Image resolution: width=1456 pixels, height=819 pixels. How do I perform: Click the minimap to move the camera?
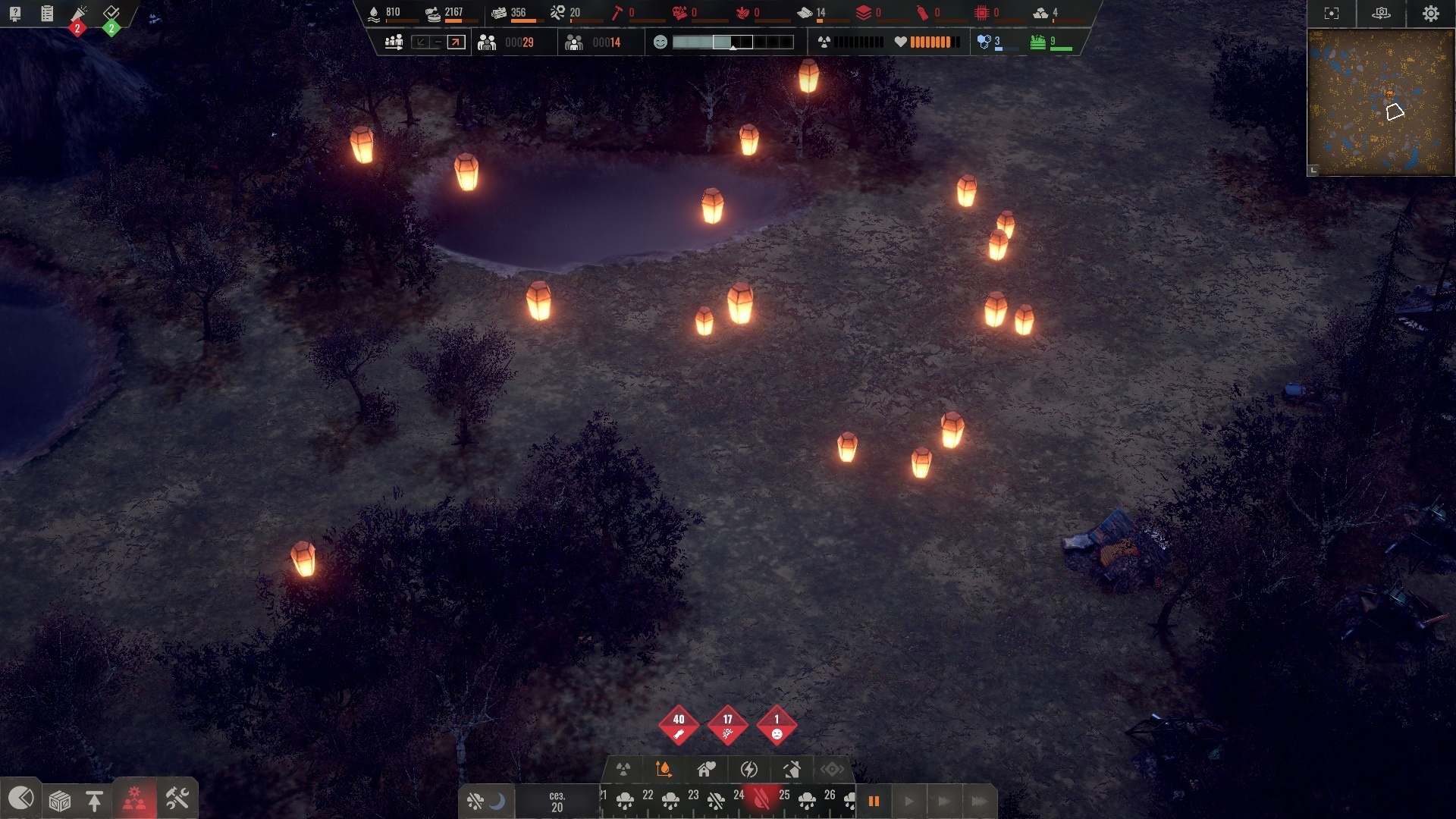[1380, 102]
